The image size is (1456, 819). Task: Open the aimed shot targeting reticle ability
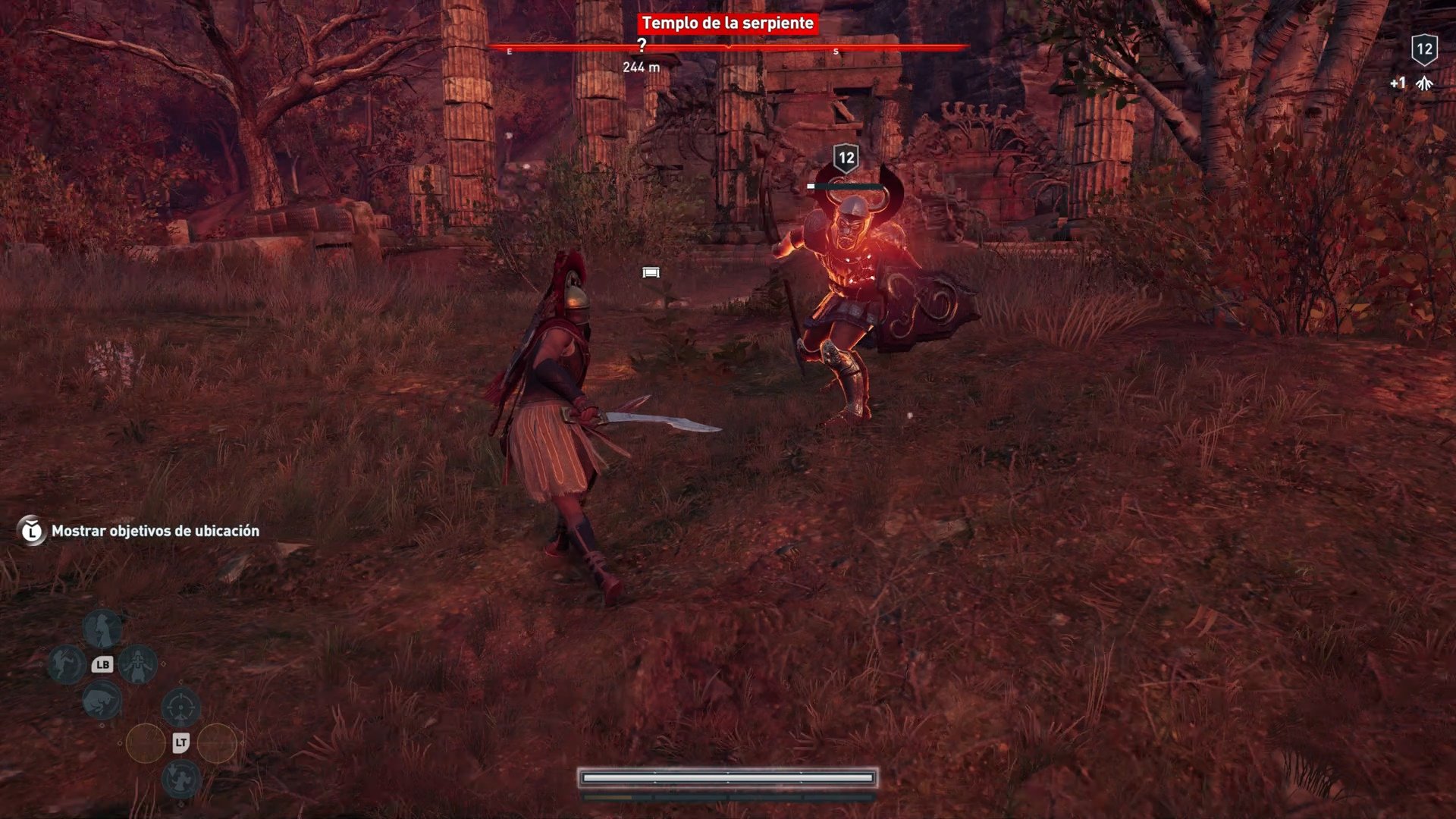coord(181,705)
